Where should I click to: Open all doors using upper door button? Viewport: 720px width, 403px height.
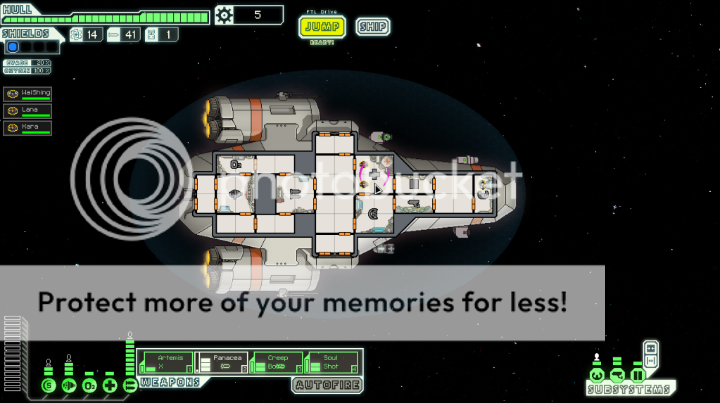651,347
